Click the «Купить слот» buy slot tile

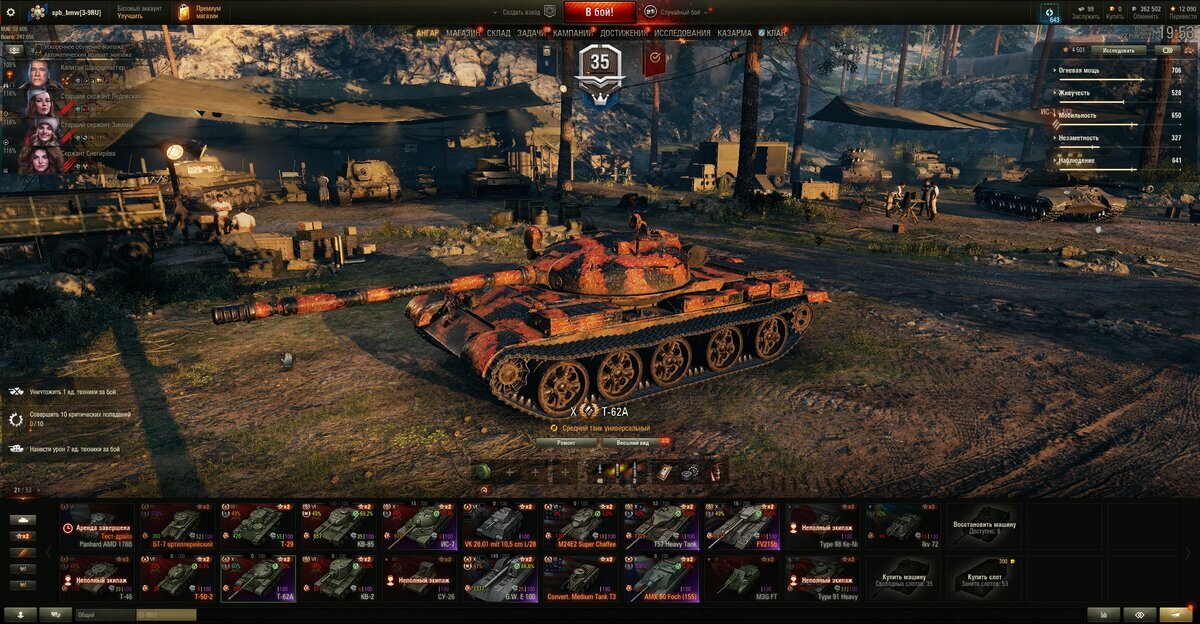pyautogui.click(x=984, y=578)
